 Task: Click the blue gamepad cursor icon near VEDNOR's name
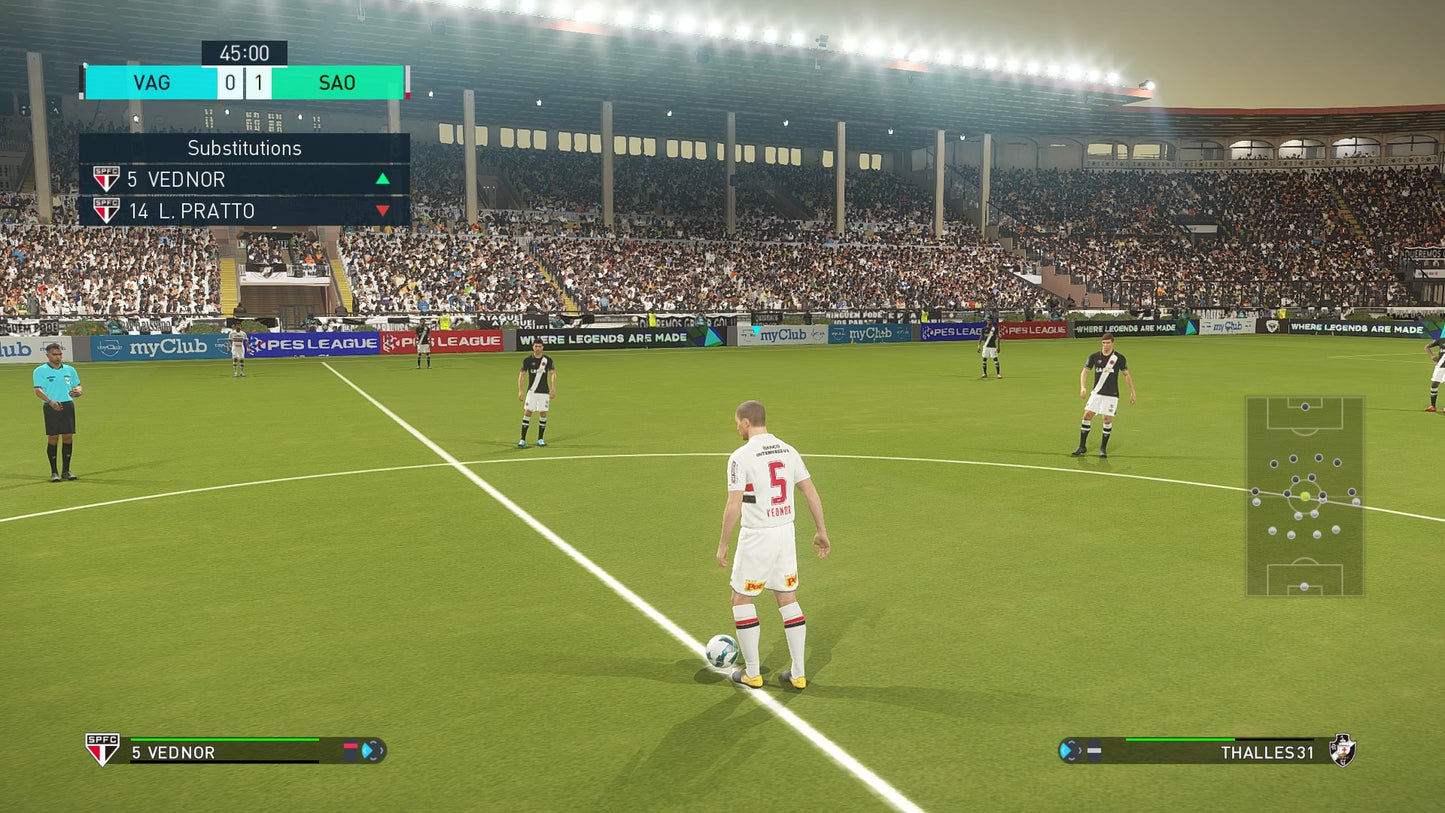coord(372,751)
